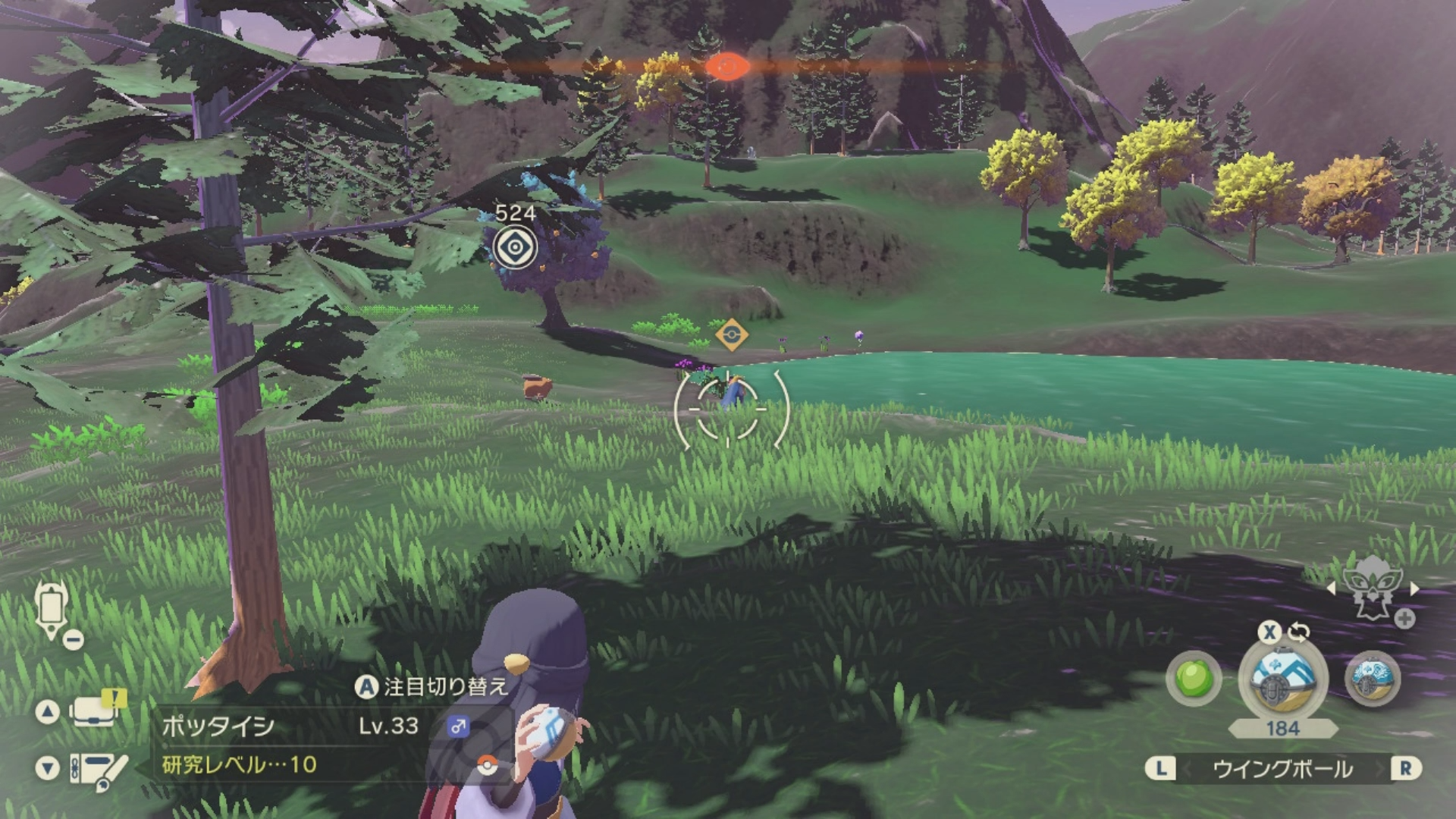Image resolution: width=1456 pixels, height=819 pixels.
Task: Click the ポッタイシ Lv.33 target info panel
Action: tap(318, 744)
